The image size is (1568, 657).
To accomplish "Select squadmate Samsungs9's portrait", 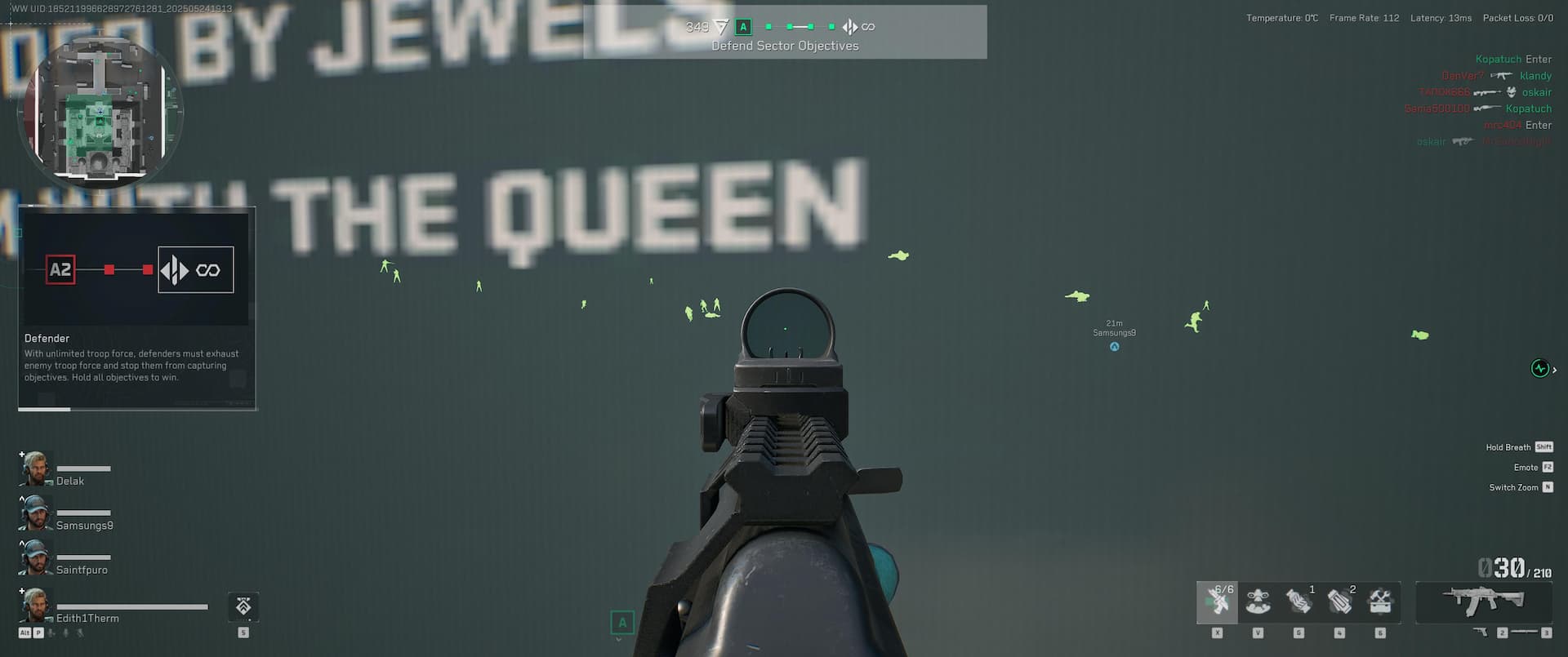I will click(36, 513).
